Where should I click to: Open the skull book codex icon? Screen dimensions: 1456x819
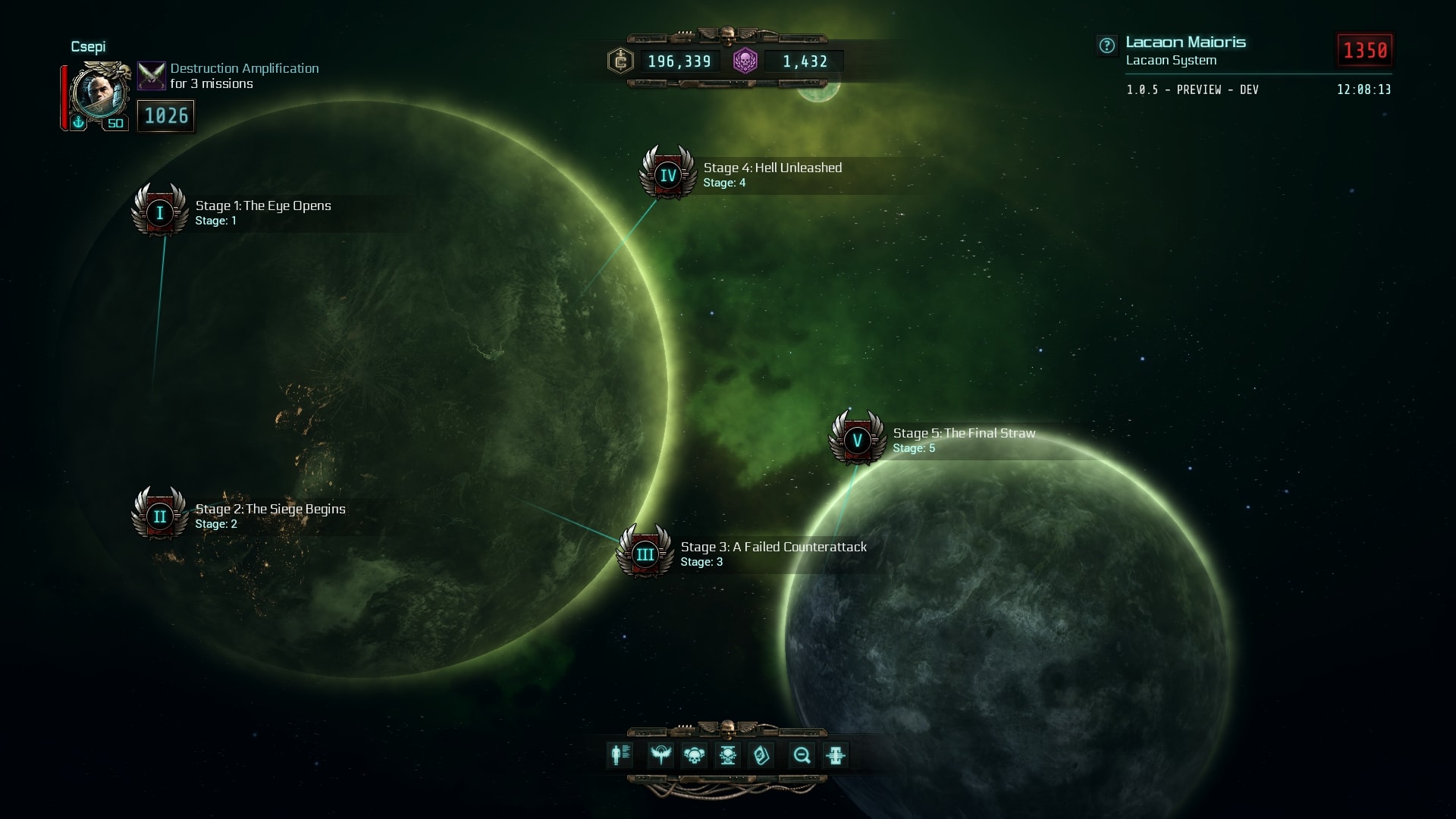coord(761,755)
